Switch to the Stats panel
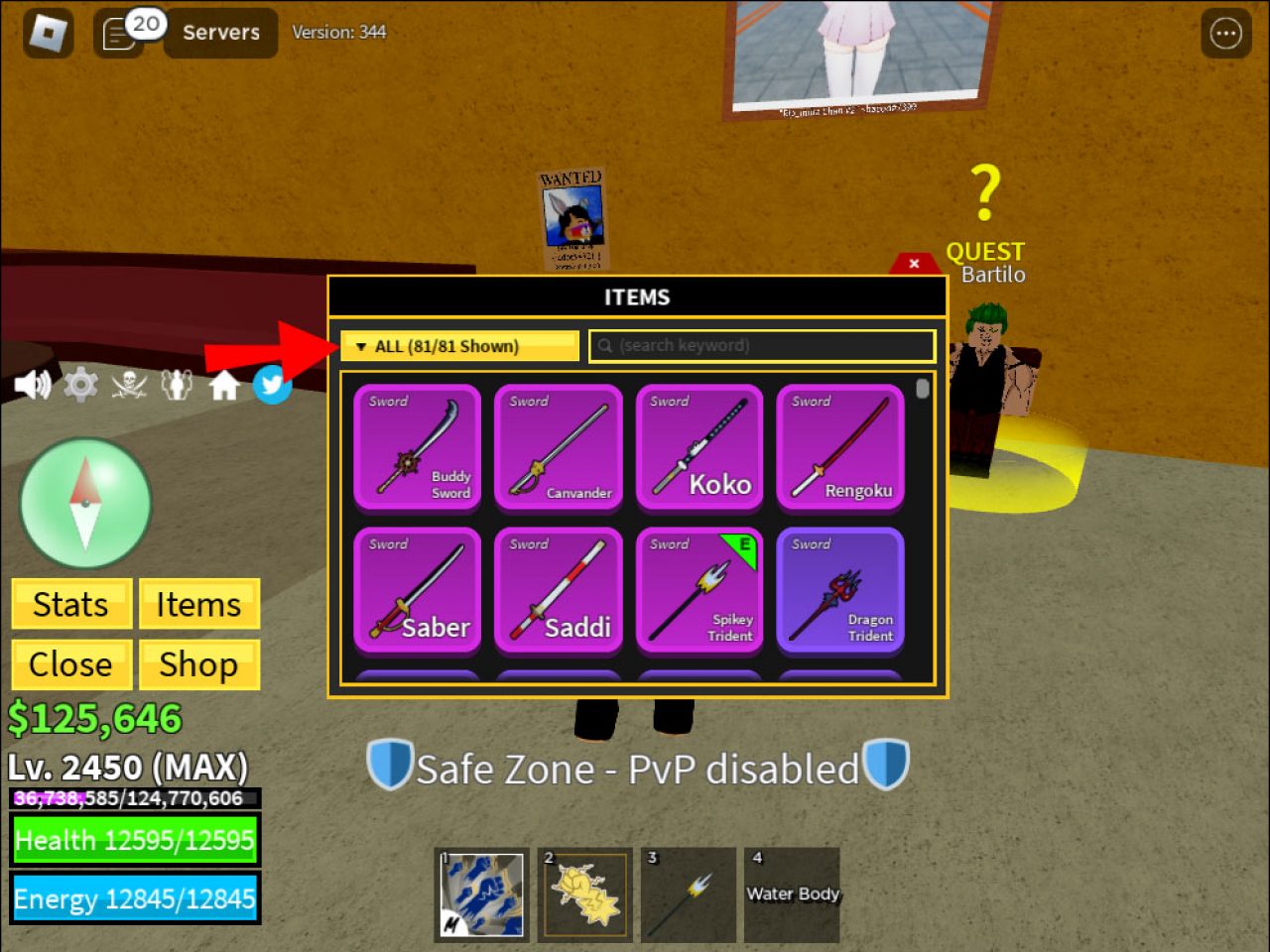The image size is (1270, 952). tap(70, 604)
